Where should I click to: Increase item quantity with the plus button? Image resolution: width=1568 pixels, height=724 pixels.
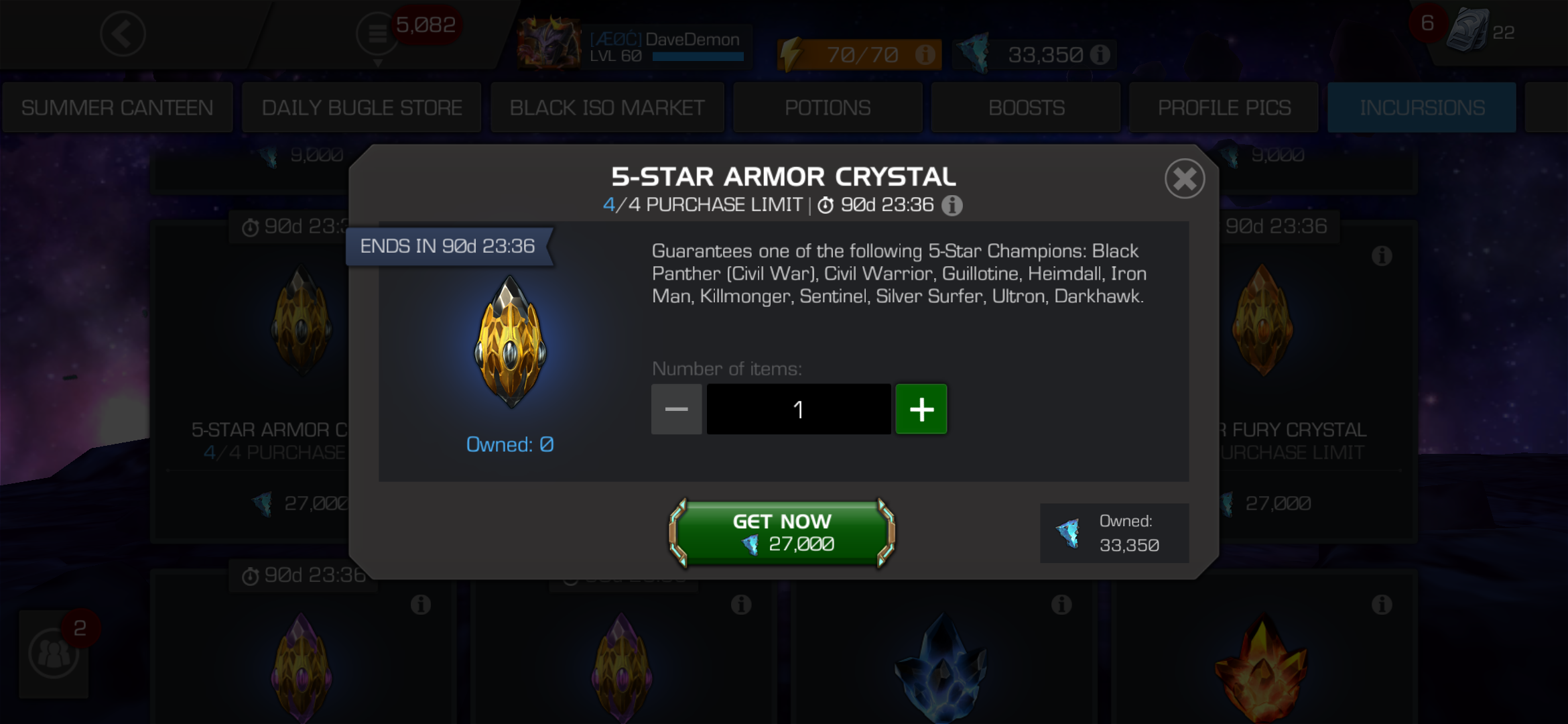[x=921, y=409]
